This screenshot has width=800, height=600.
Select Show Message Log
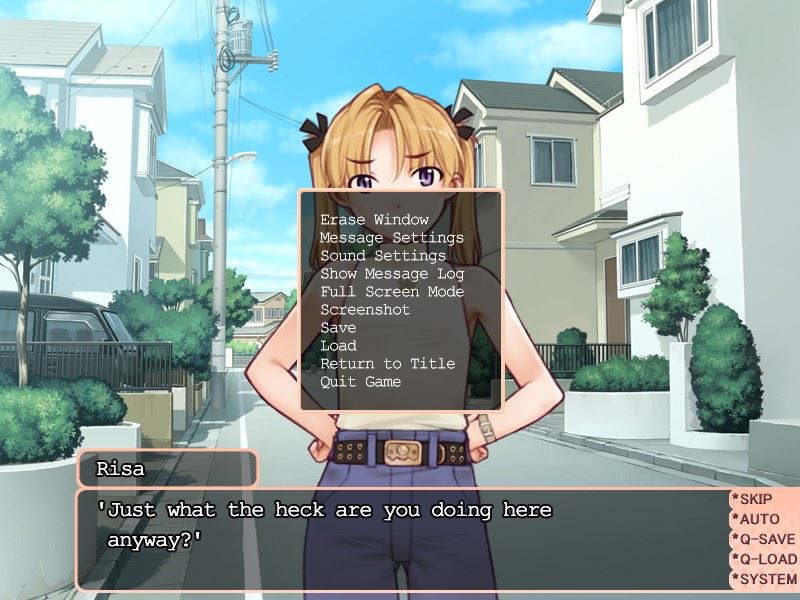(391, 274)
